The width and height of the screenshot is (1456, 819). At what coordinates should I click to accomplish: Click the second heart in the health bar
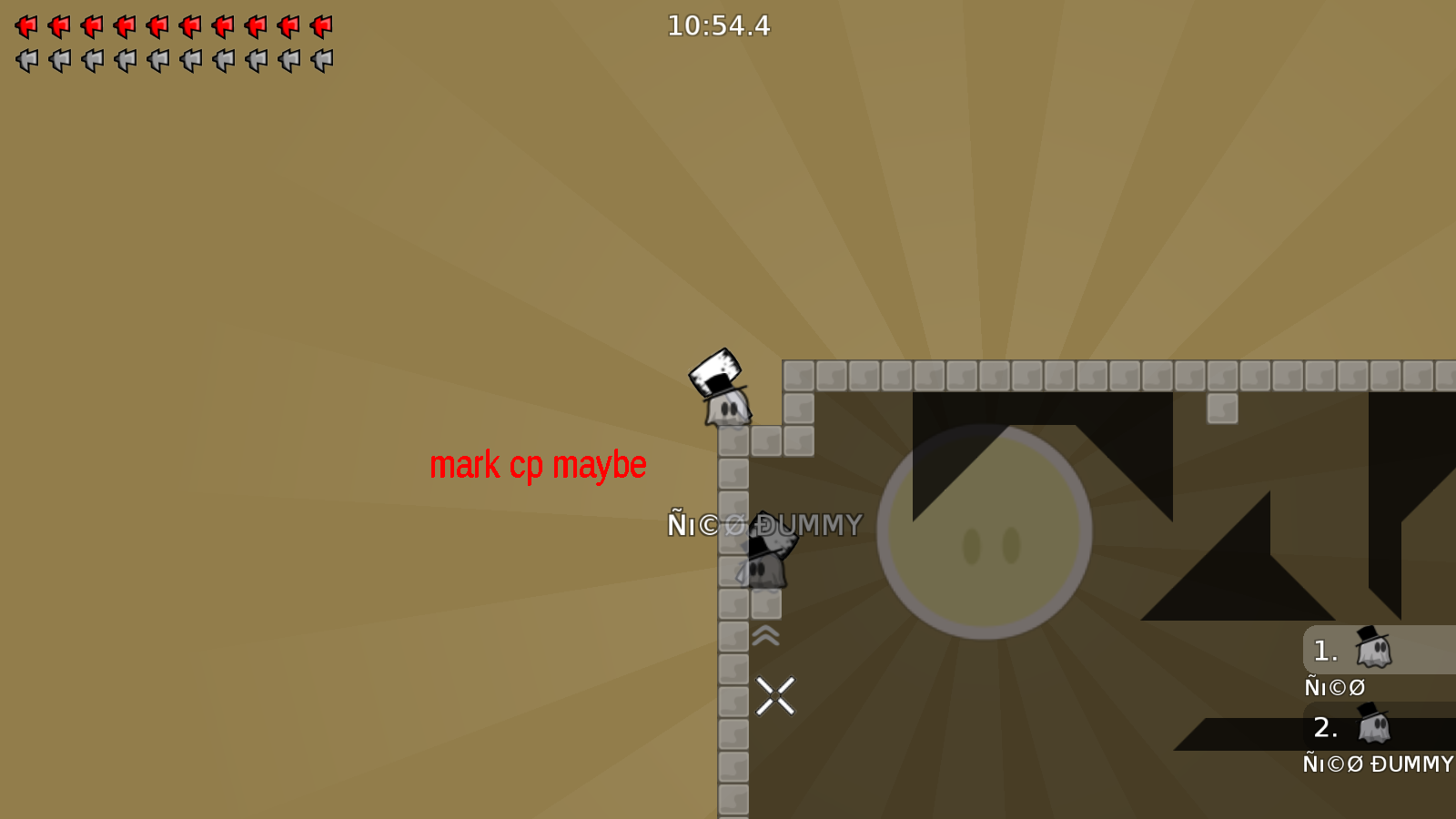pos(57,26)
